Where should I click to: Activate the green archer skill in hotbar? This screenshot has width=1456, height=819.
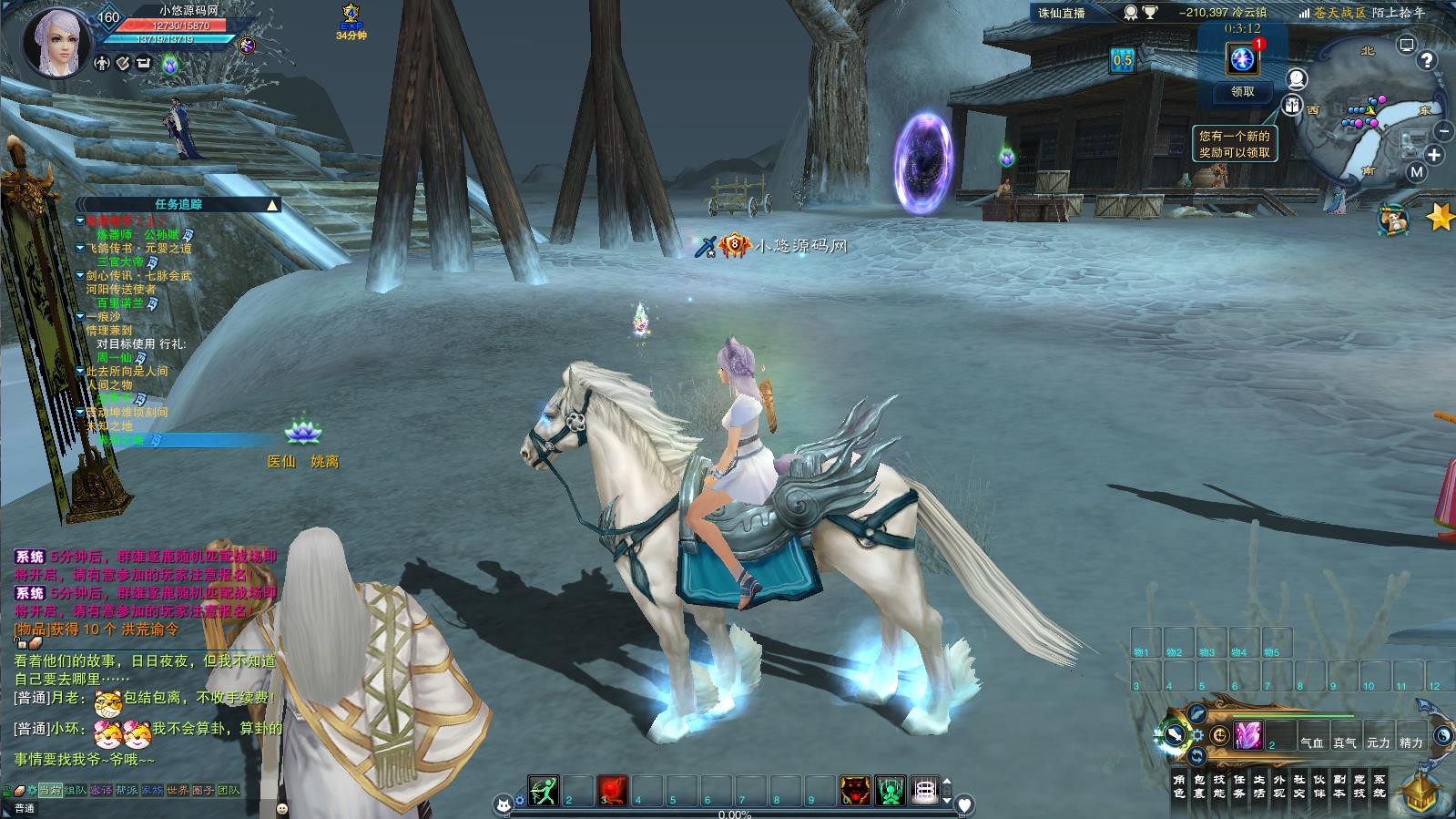(544, 791)
